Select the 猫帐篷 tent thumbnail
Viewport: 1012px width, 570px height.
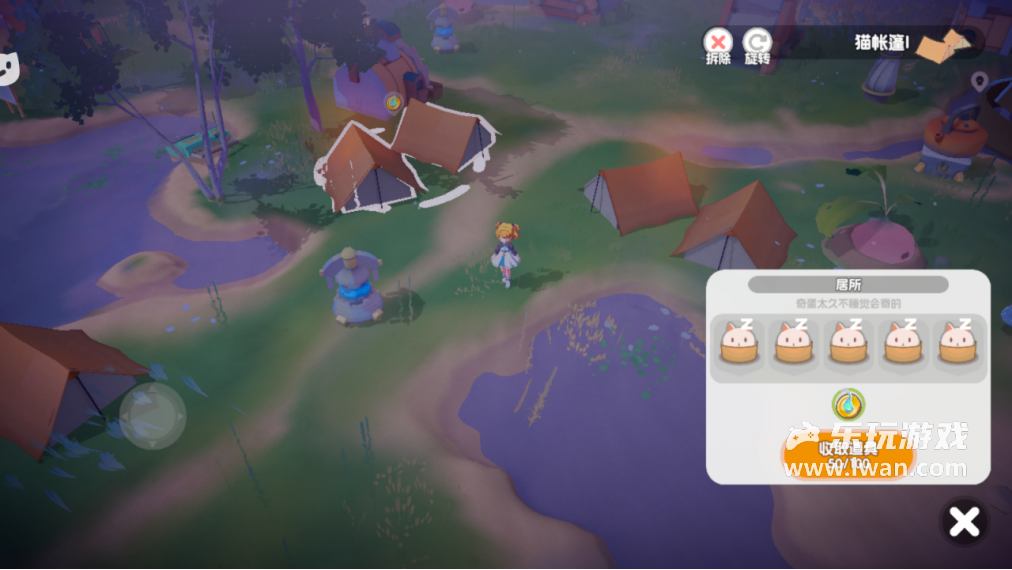944,45
